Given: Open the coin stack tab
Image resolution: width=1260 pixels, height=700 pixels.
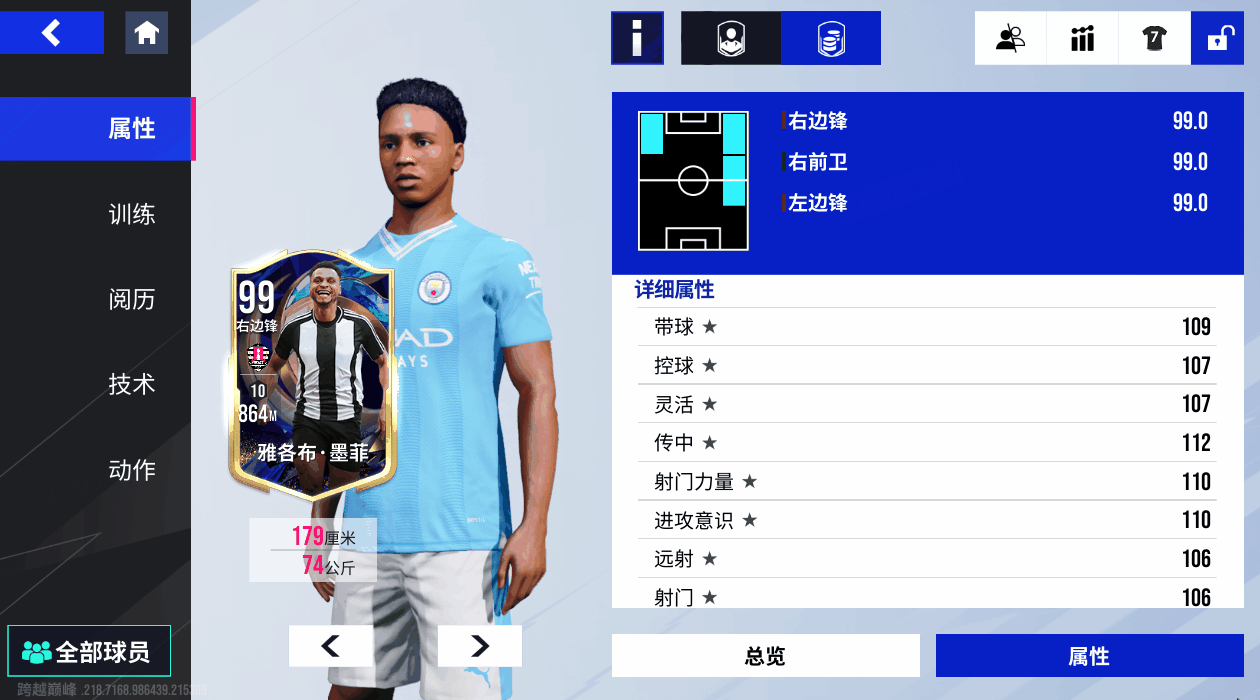Looking at the screenshot, I should coord(831,38).
